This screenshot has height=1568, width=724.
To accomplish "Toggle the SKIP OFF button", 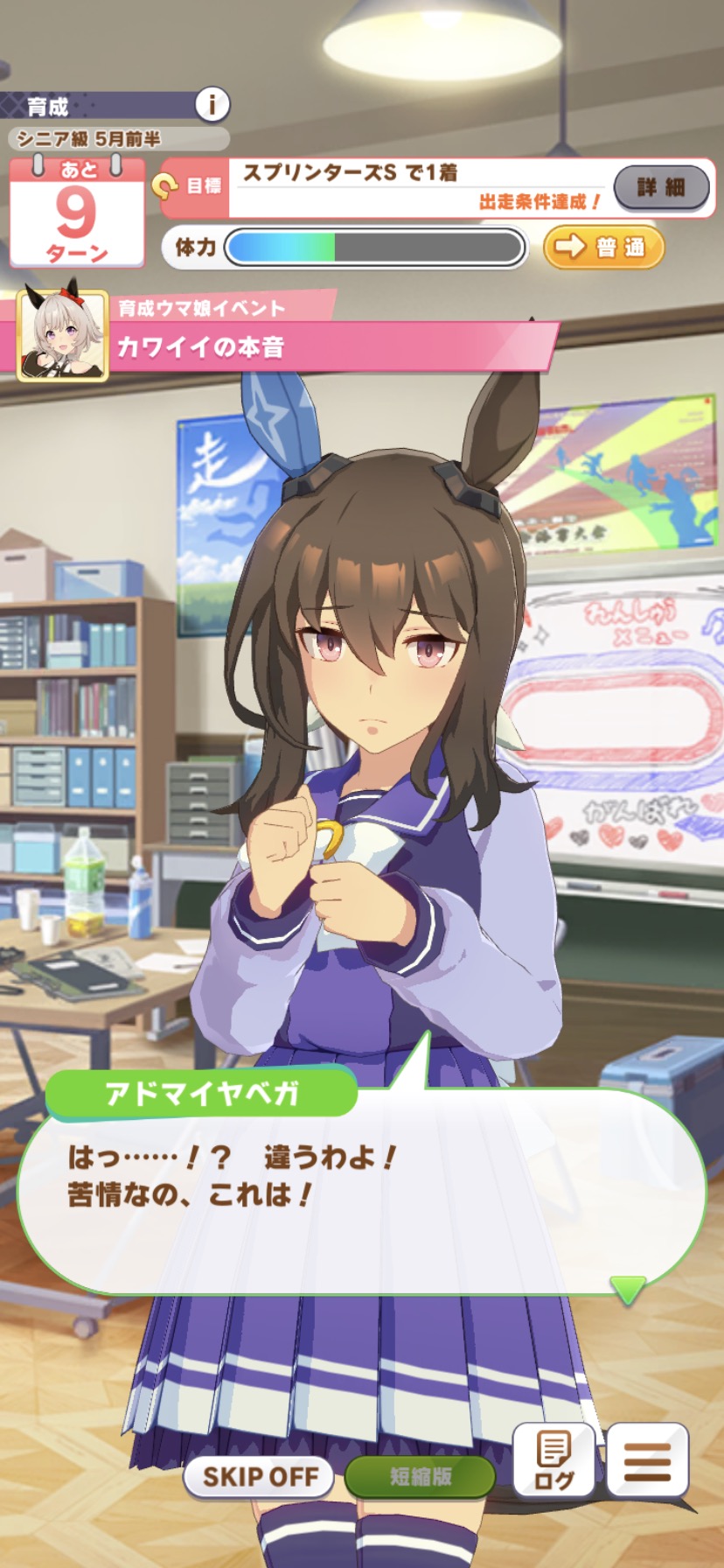I will coord(260,1477).
